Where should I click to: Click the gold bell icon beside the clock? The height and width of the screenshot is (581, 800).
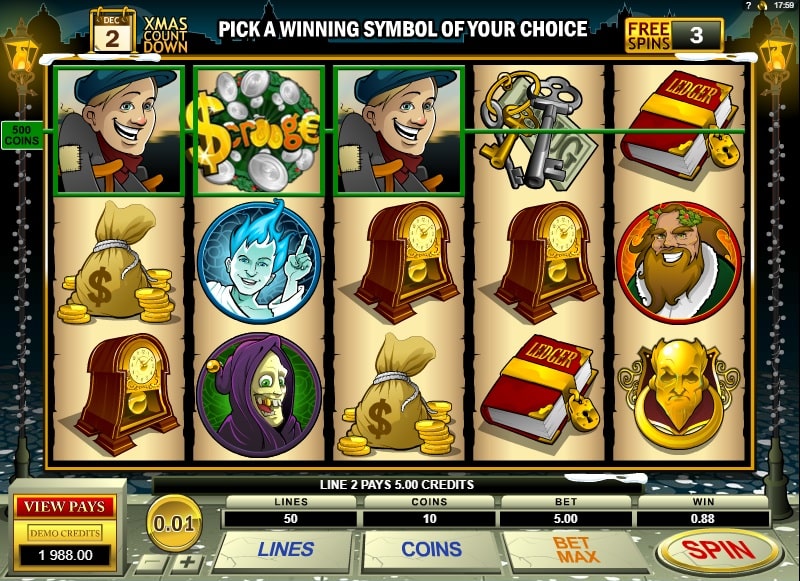(762, 6)
